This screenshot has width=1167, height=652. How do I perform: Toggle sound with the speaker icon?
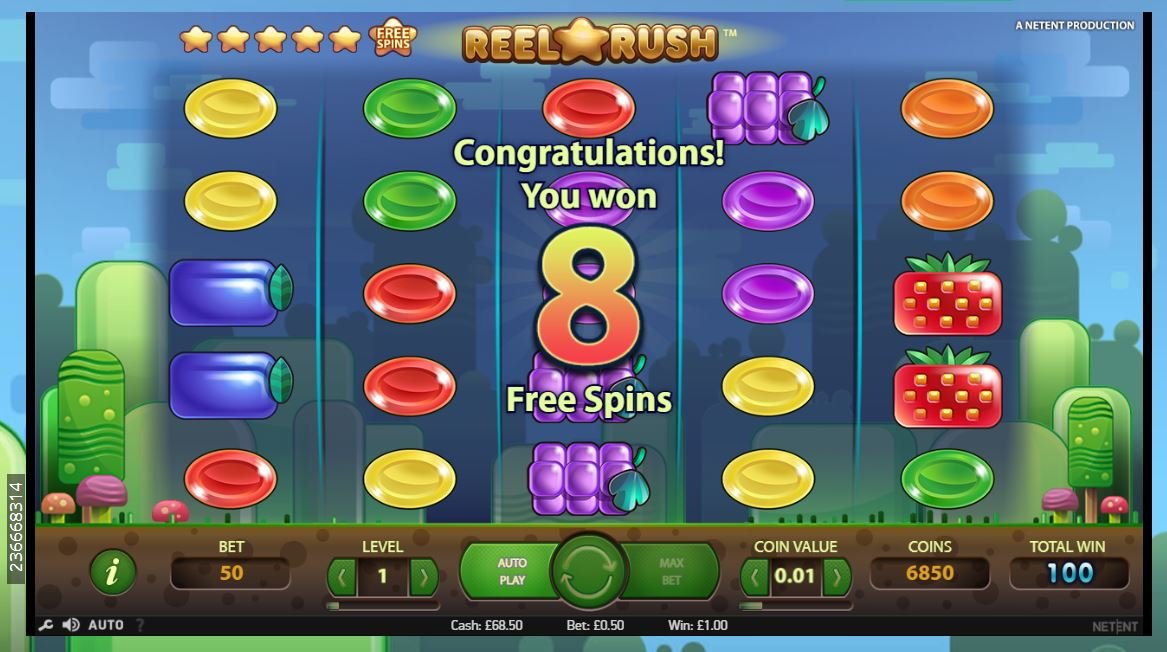click(x=71, y=625)
